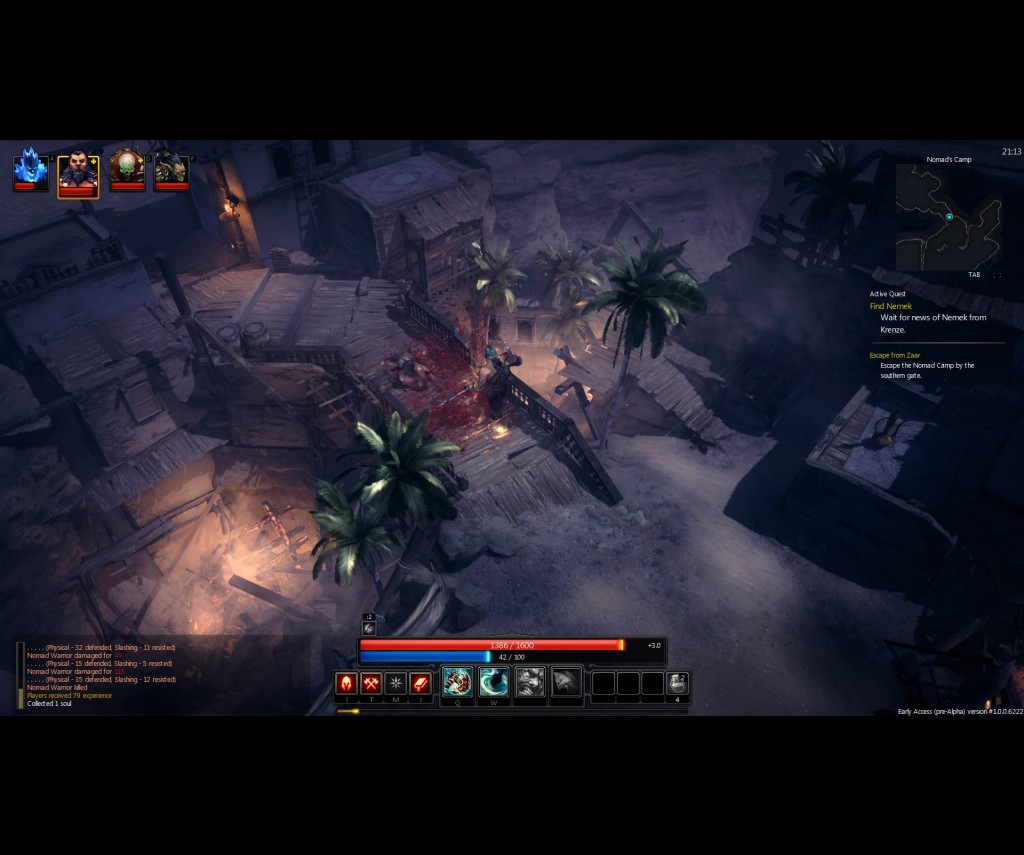
Task: Open the red helmet character menu icon
Action: point(346,683)
